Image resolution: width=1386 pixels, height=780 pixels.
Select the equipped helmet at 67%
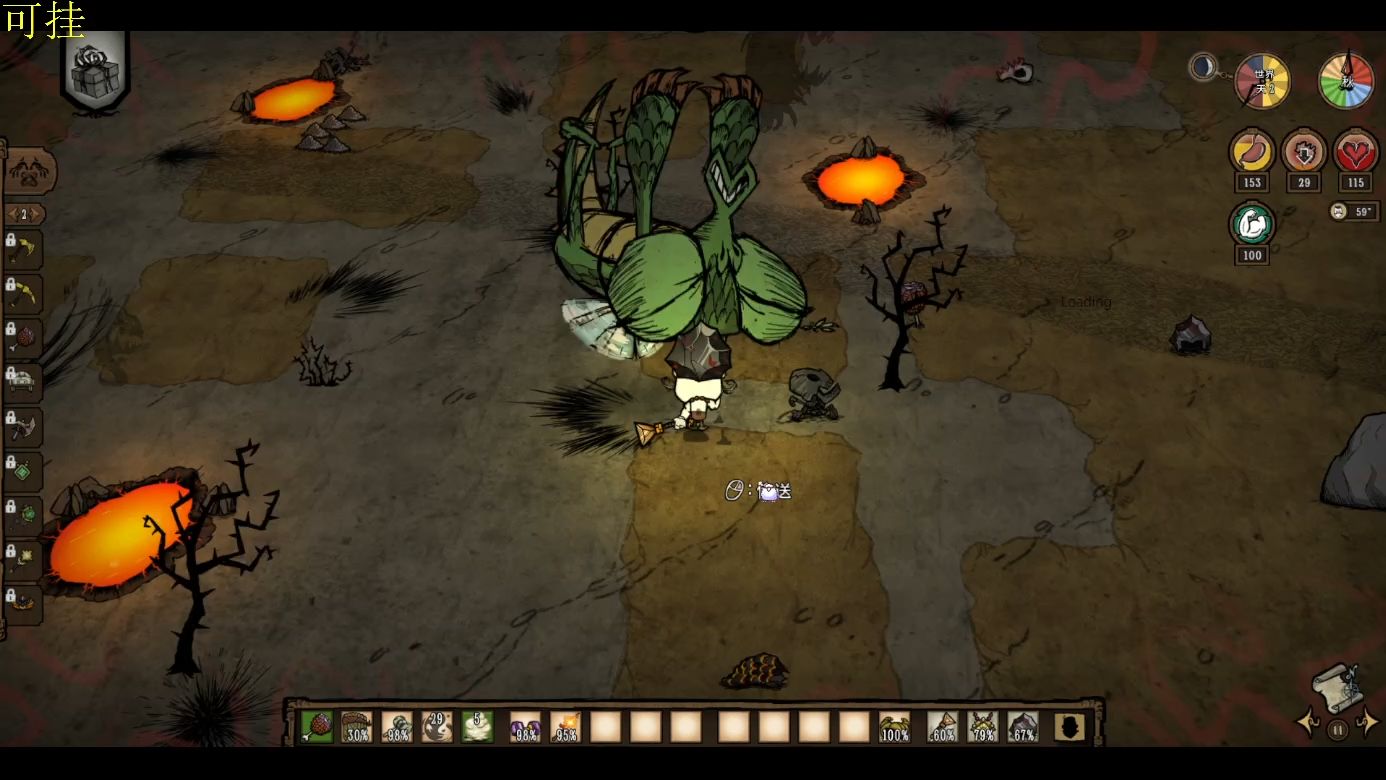pyautogui.click(x=1022, y=726)
